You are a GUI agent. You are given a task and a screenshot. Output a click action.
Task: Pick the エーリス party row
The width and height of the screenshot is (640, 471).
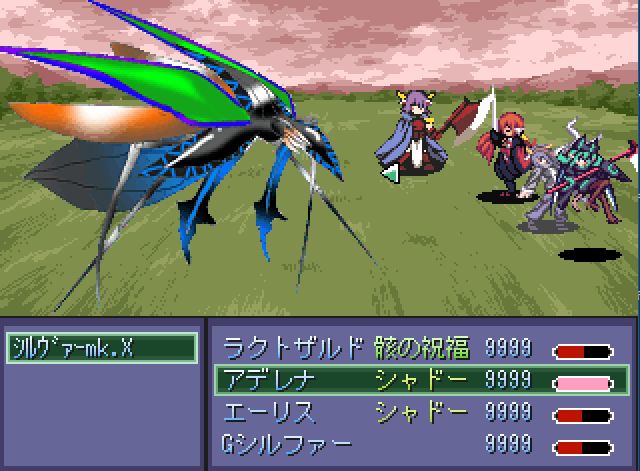[418, 412]
